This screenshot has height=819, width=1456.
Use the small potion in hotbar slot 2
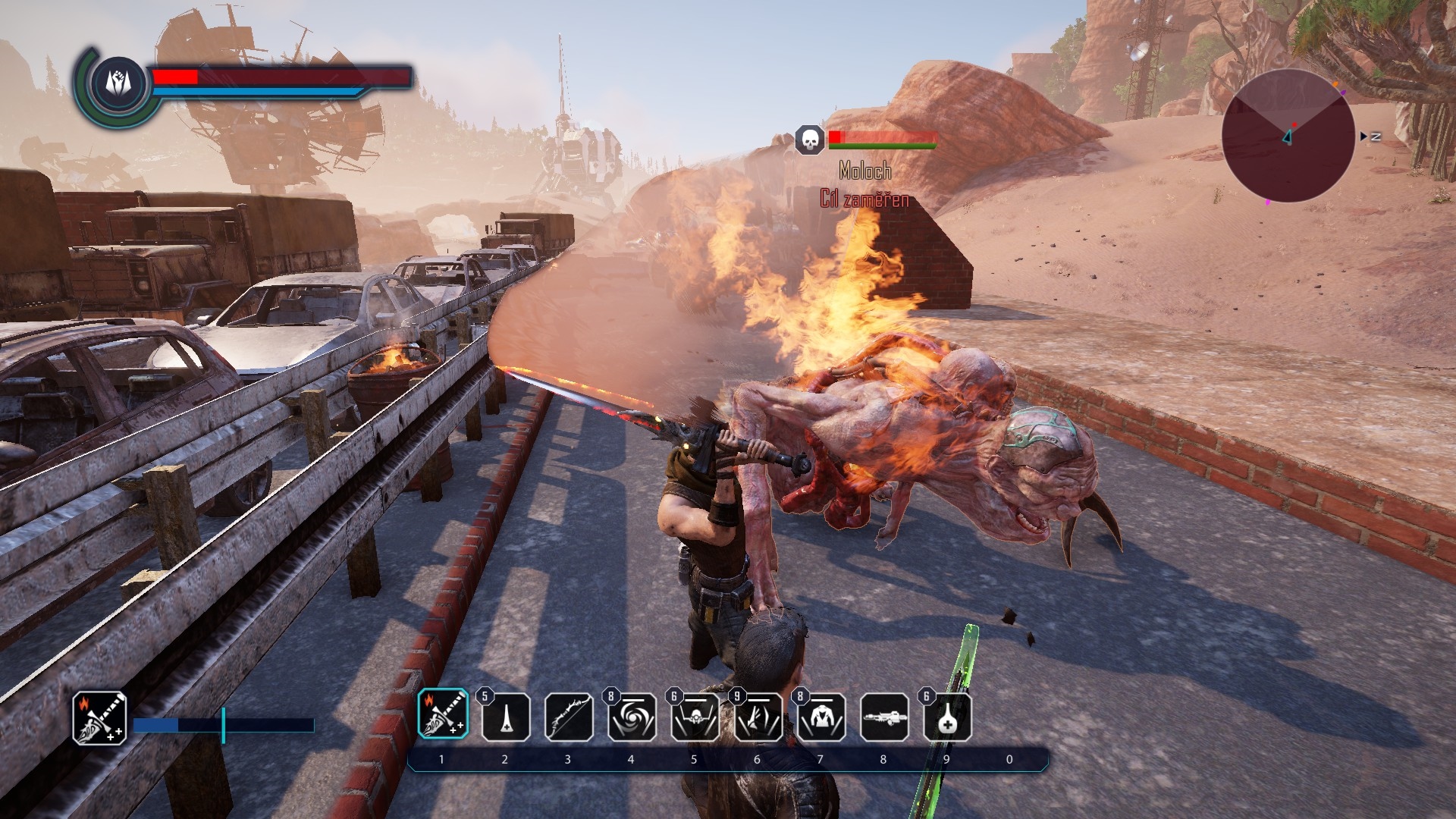[x=505, y=717]
